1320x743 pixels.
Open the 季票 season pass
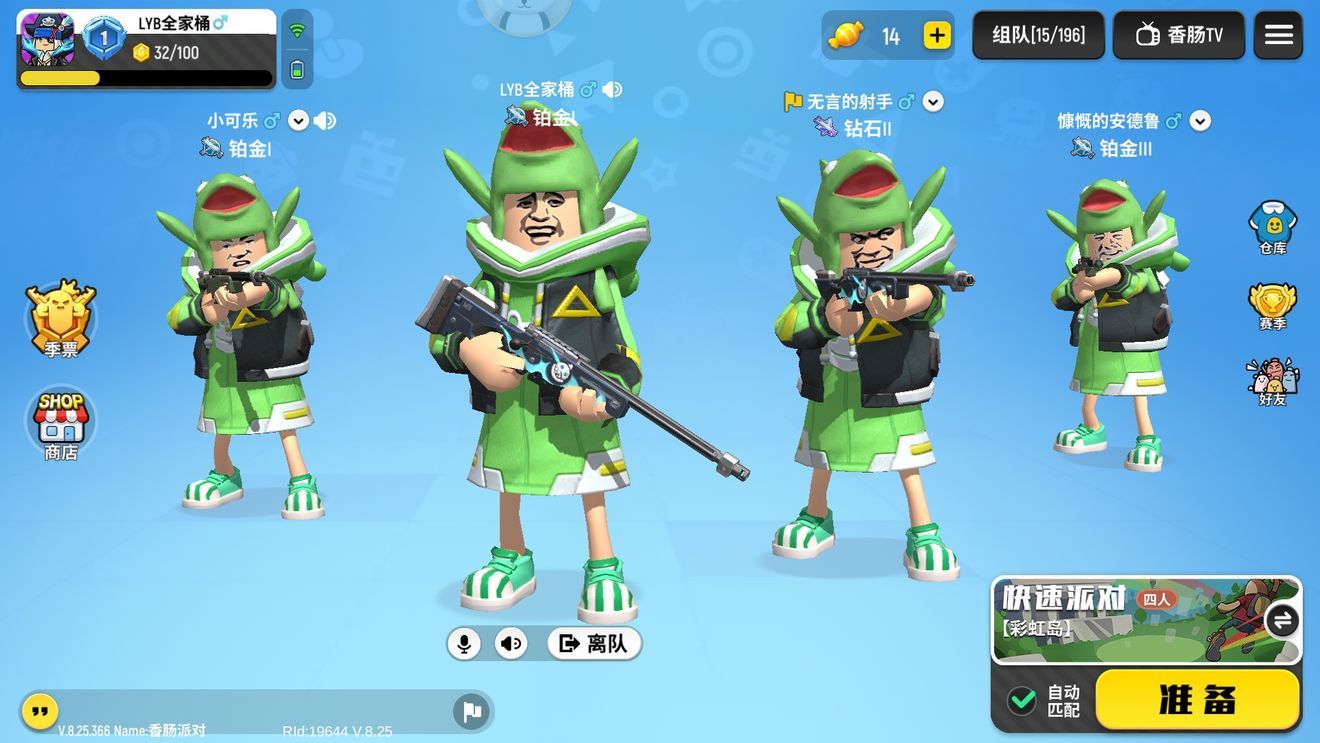point(61,318)
